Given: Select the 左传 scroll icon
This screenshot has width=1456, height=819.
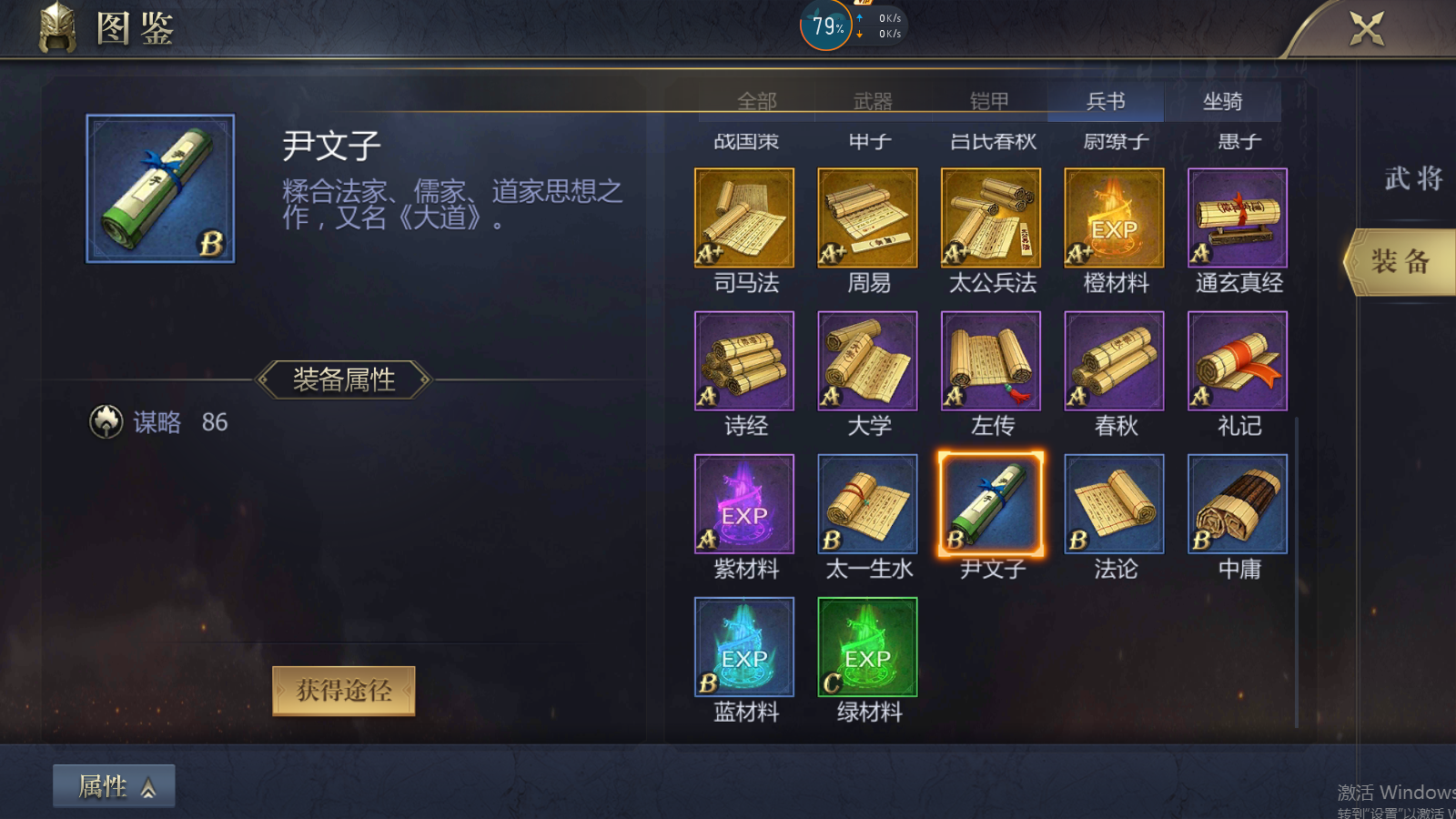Looking at the screenshot, I should (x=990, y=359).
